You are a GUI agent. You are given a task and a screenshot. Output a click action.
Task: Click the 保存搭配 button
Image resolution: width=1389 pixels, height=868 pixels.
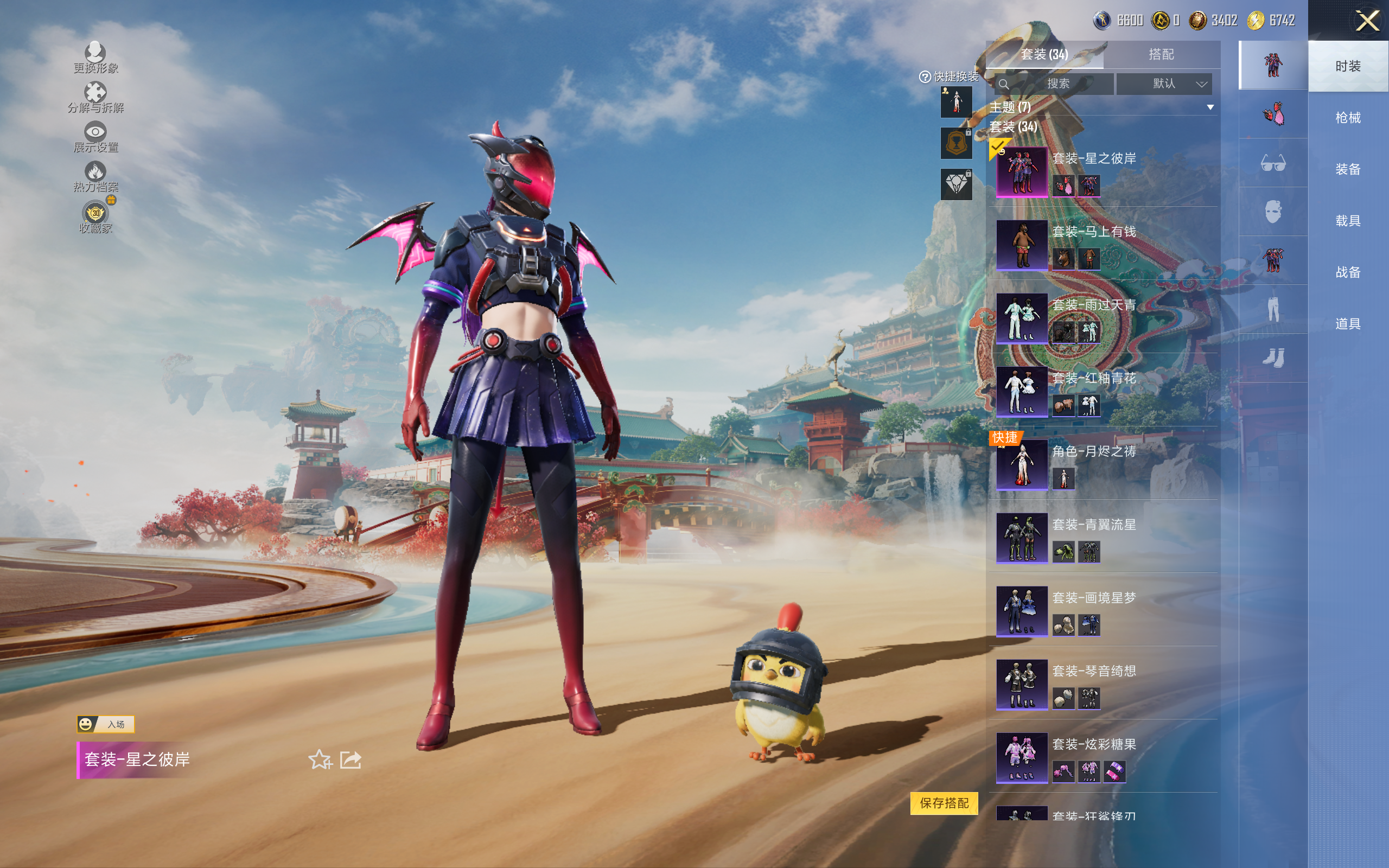coord(944,802)
